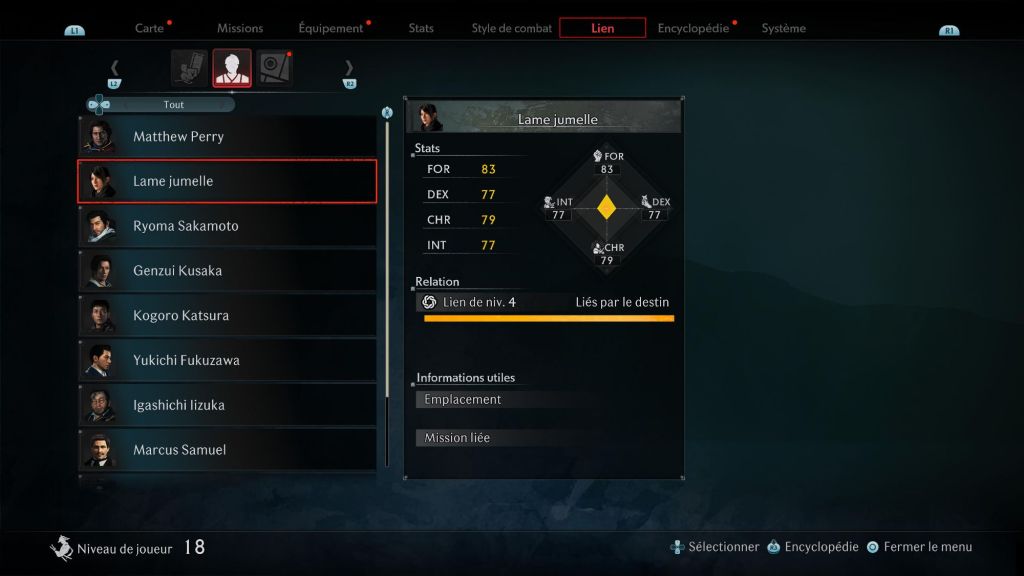This screenshot has width=1024, height=576.
Task: Click the character list scrollbar
Action: tap(387, 290)
